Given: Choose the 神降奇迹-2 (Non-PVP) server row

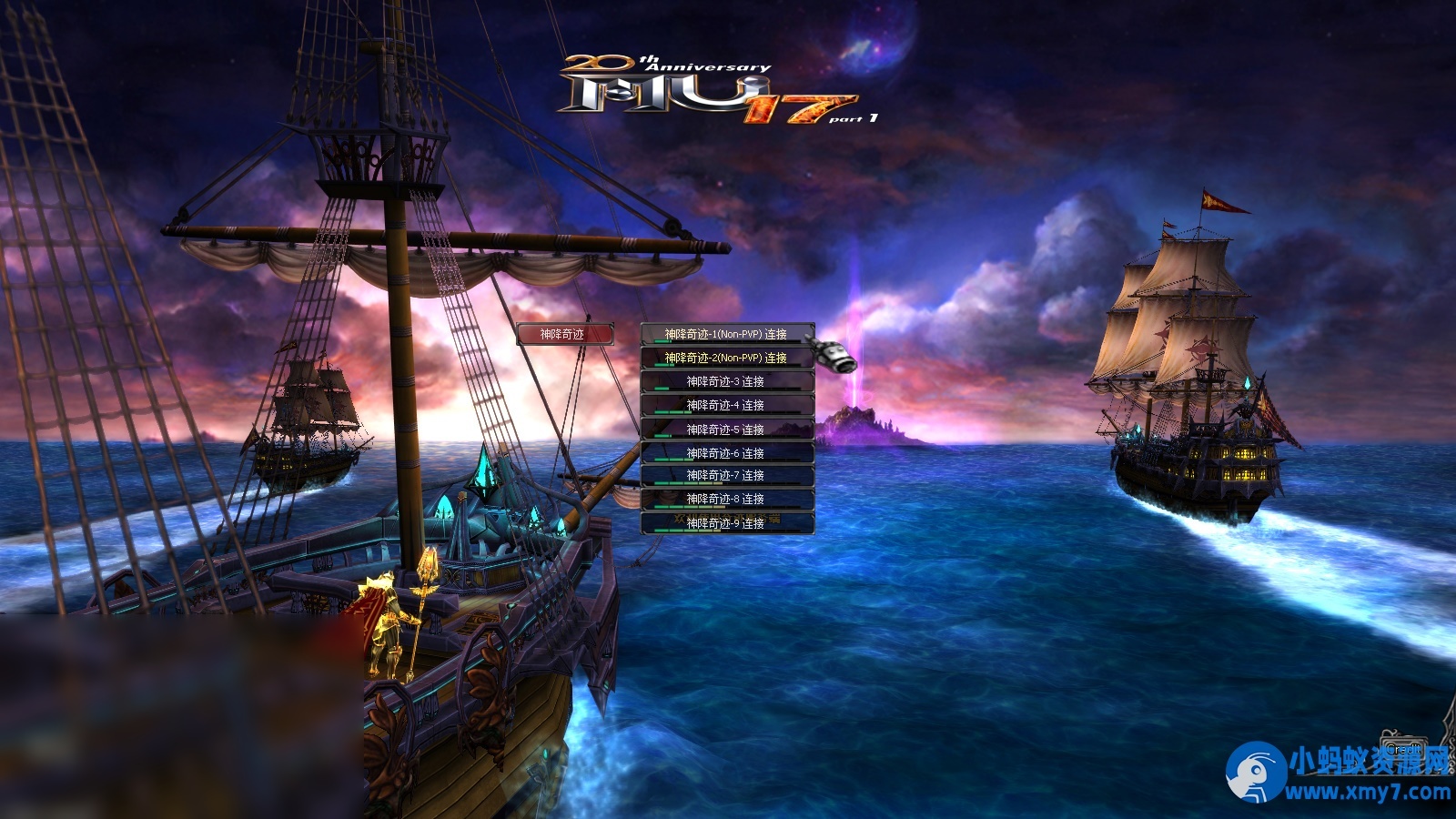Looking at the screenshot, I should click(726, 359).
